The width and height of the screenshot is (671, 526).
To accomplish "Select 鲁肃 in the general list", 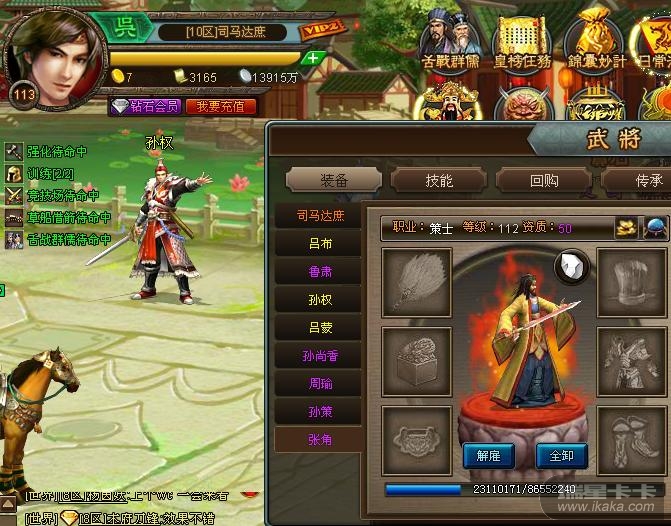I will click(320, 271).
